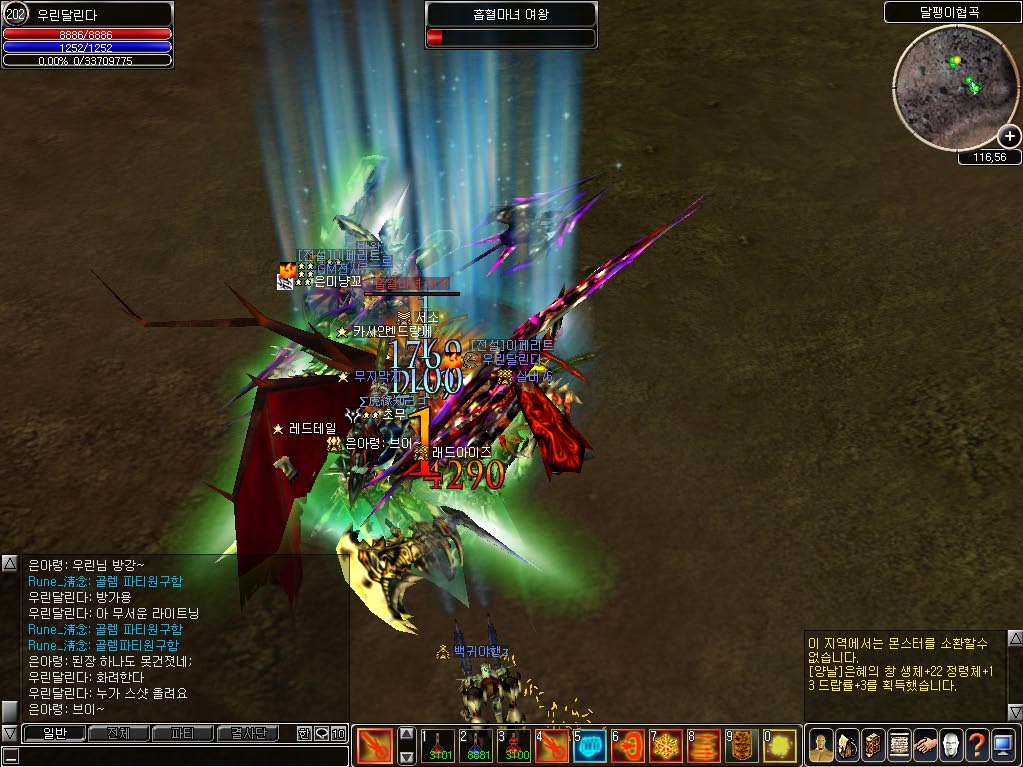
Task: Click on the circular minimap
Action: click(949, 85)
